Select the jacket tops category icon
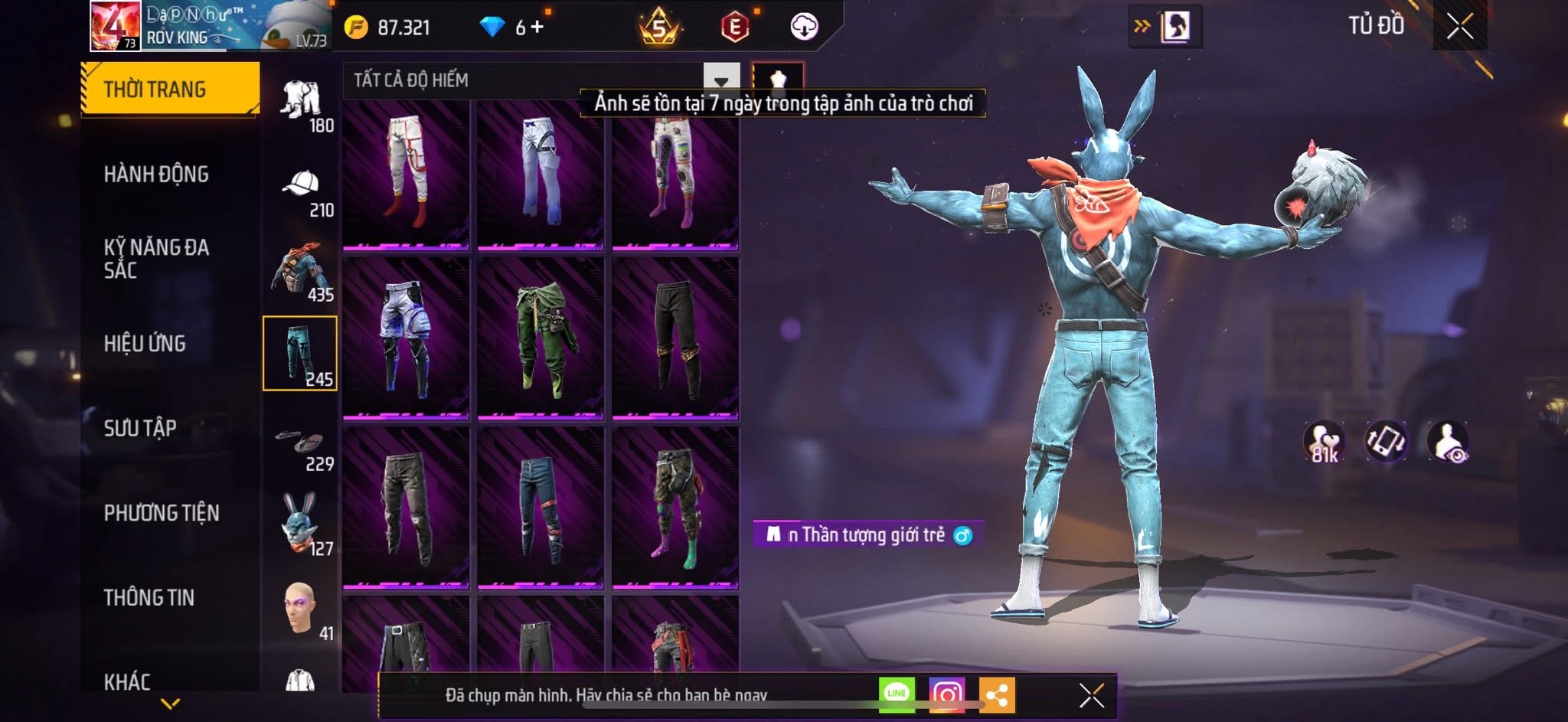Screen dimensions: 1568x722 301,272
